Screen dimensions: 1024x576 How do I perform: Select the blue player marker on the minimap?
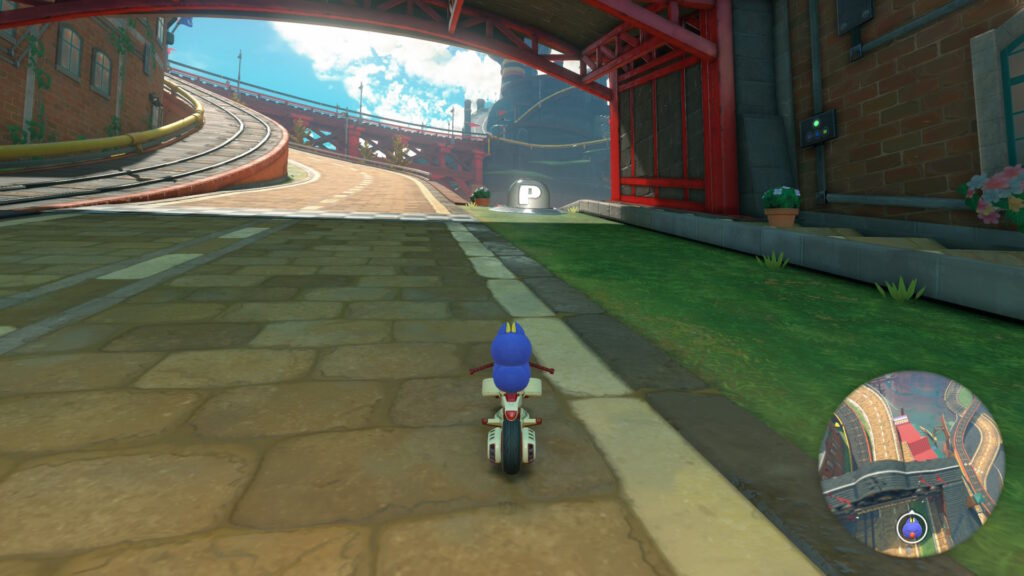click(x=911, y=527)
